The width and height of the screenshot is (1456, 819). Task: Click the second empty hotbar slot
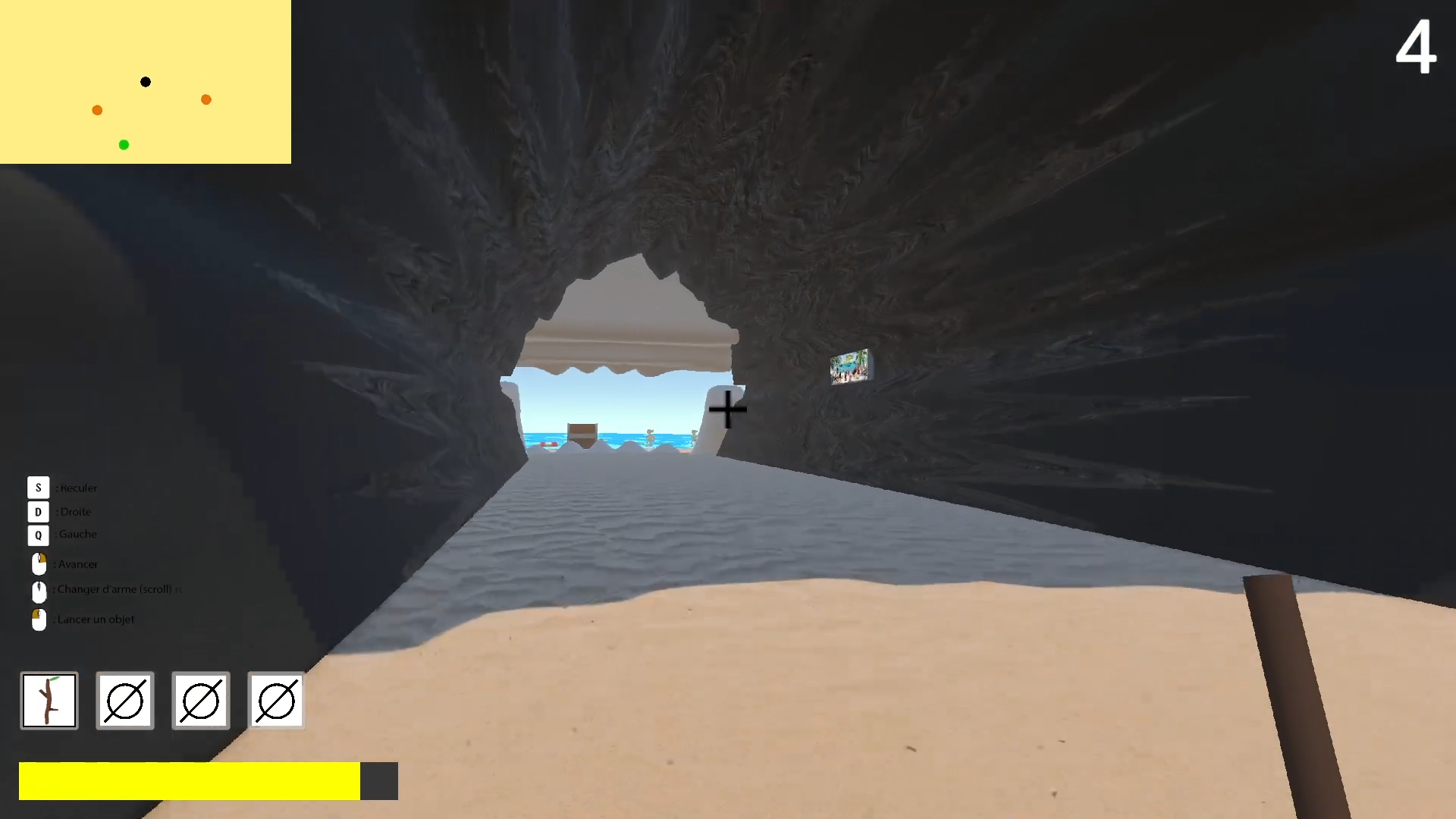pos(124,700)
